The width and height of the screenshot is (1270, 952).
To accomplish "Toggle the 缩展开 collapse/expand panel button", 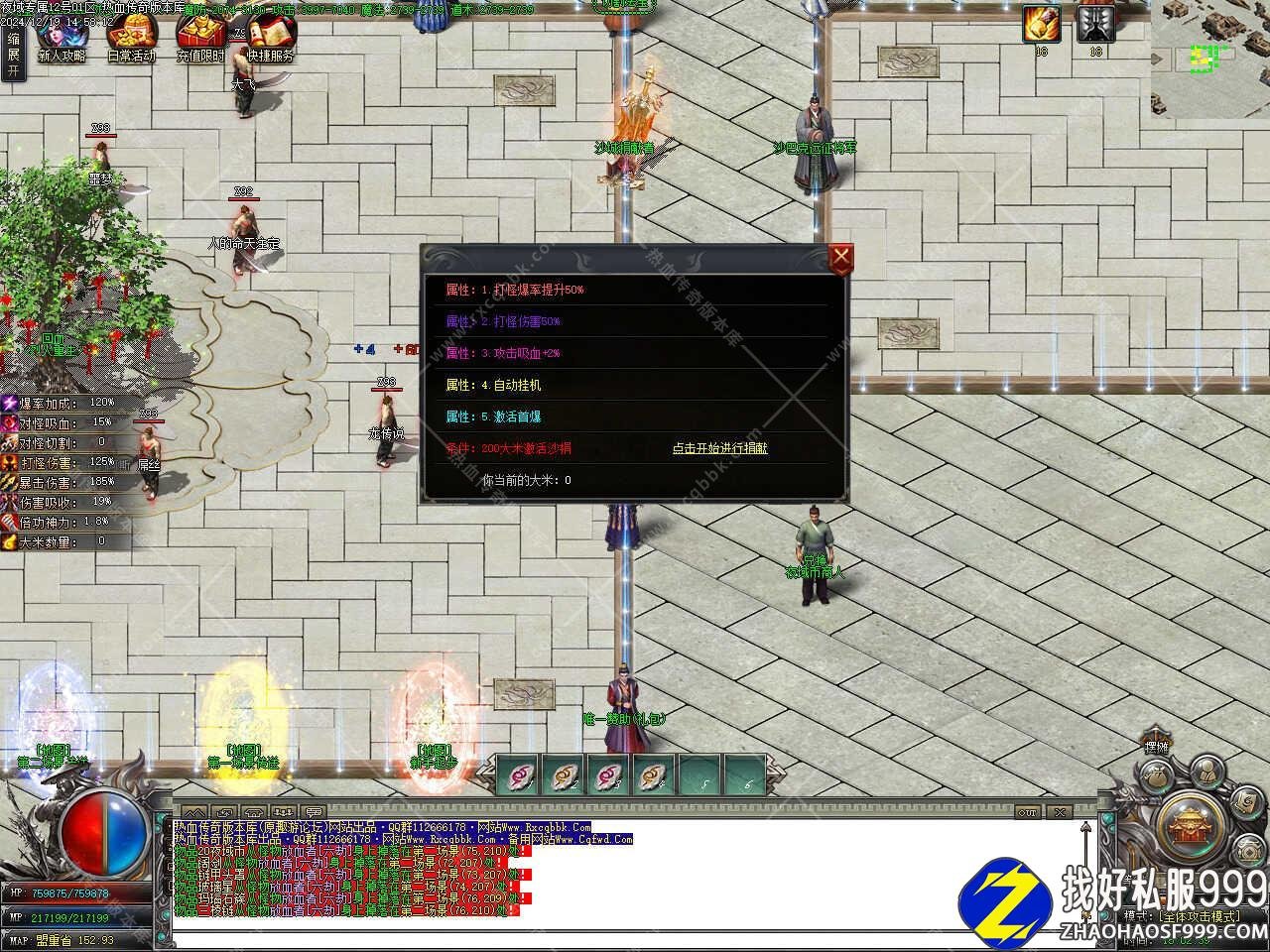I will point(13,55).
